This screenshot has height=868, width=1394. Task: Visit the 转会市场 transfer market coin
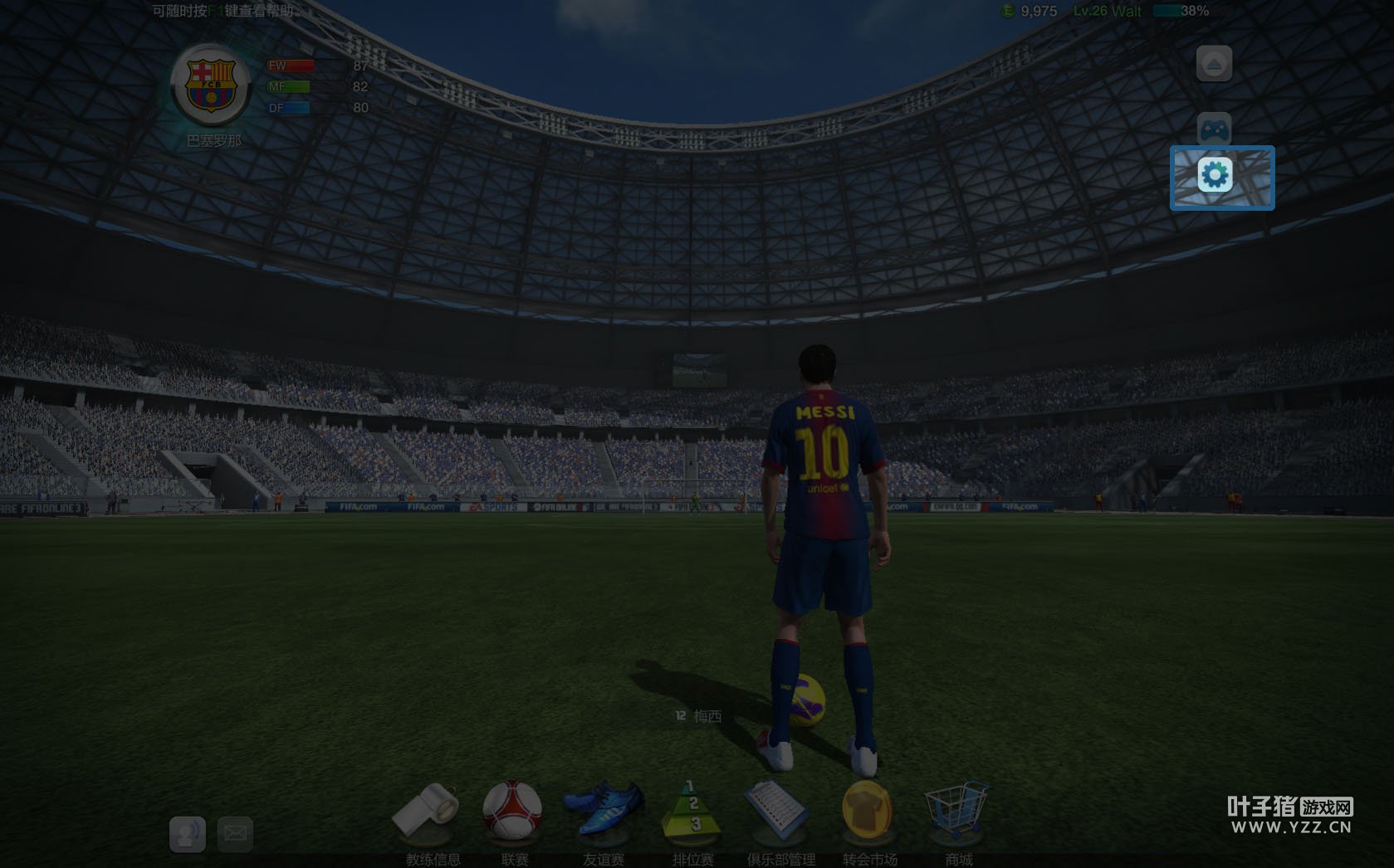pos(867,809)
